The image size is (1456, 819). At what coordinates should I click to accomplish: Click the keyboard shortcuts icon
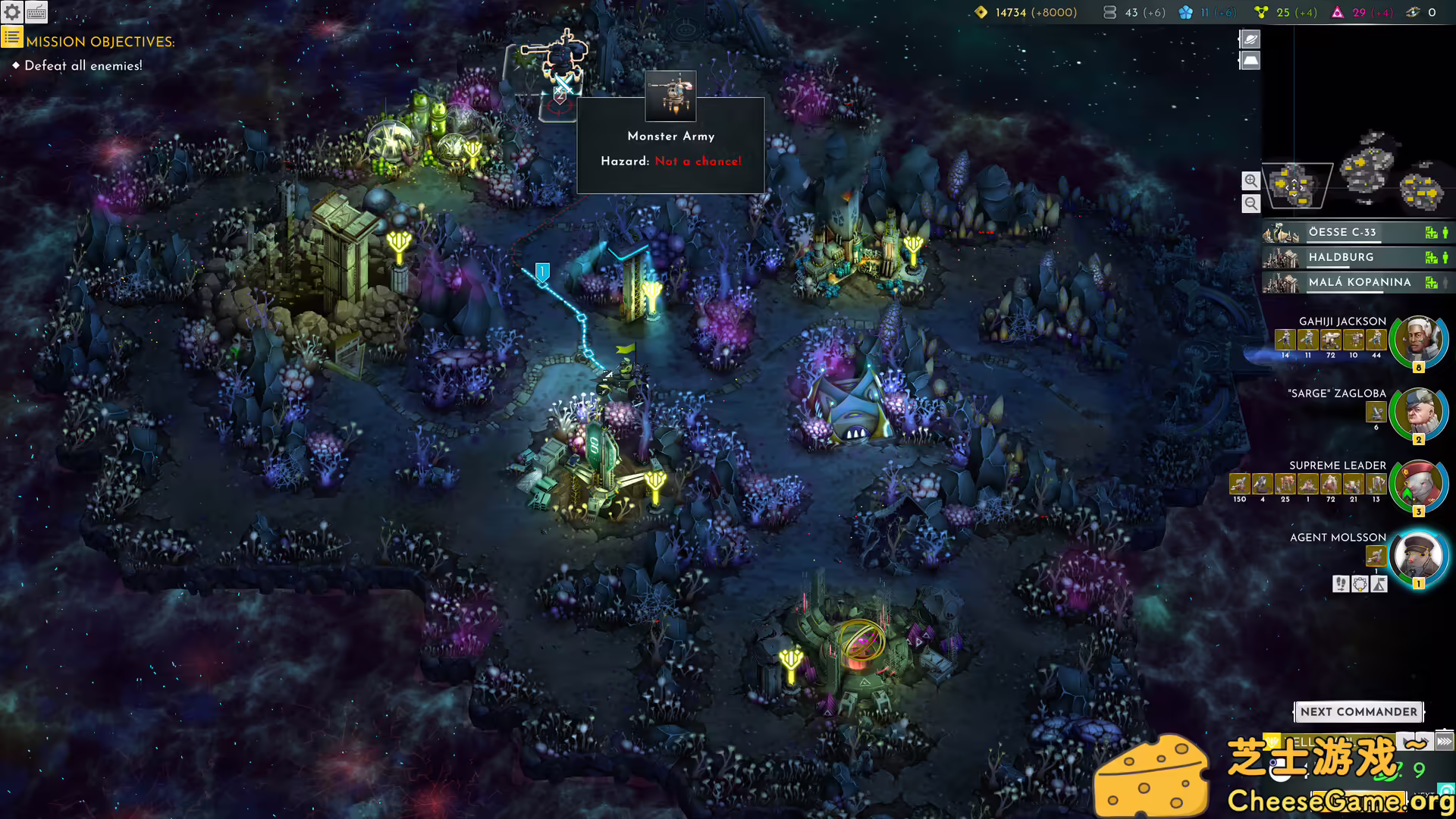point(36,12)
